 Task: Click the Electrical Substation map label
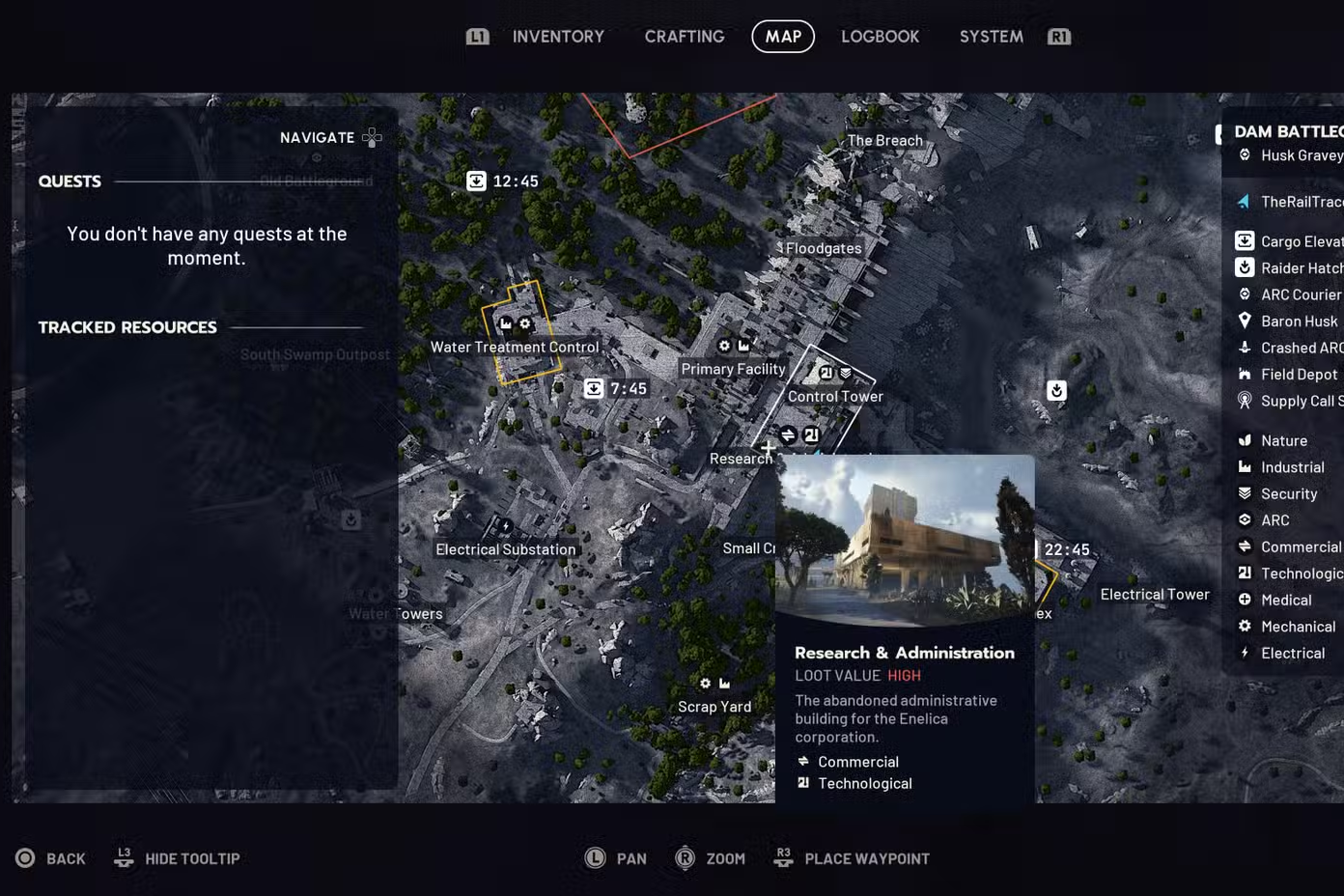505,549
